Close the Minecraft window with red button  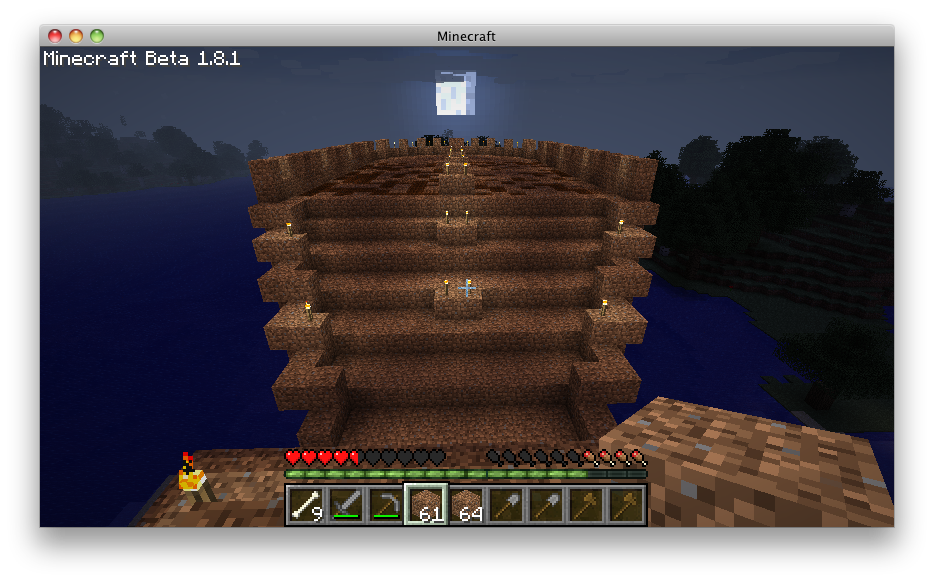point(55,36)
